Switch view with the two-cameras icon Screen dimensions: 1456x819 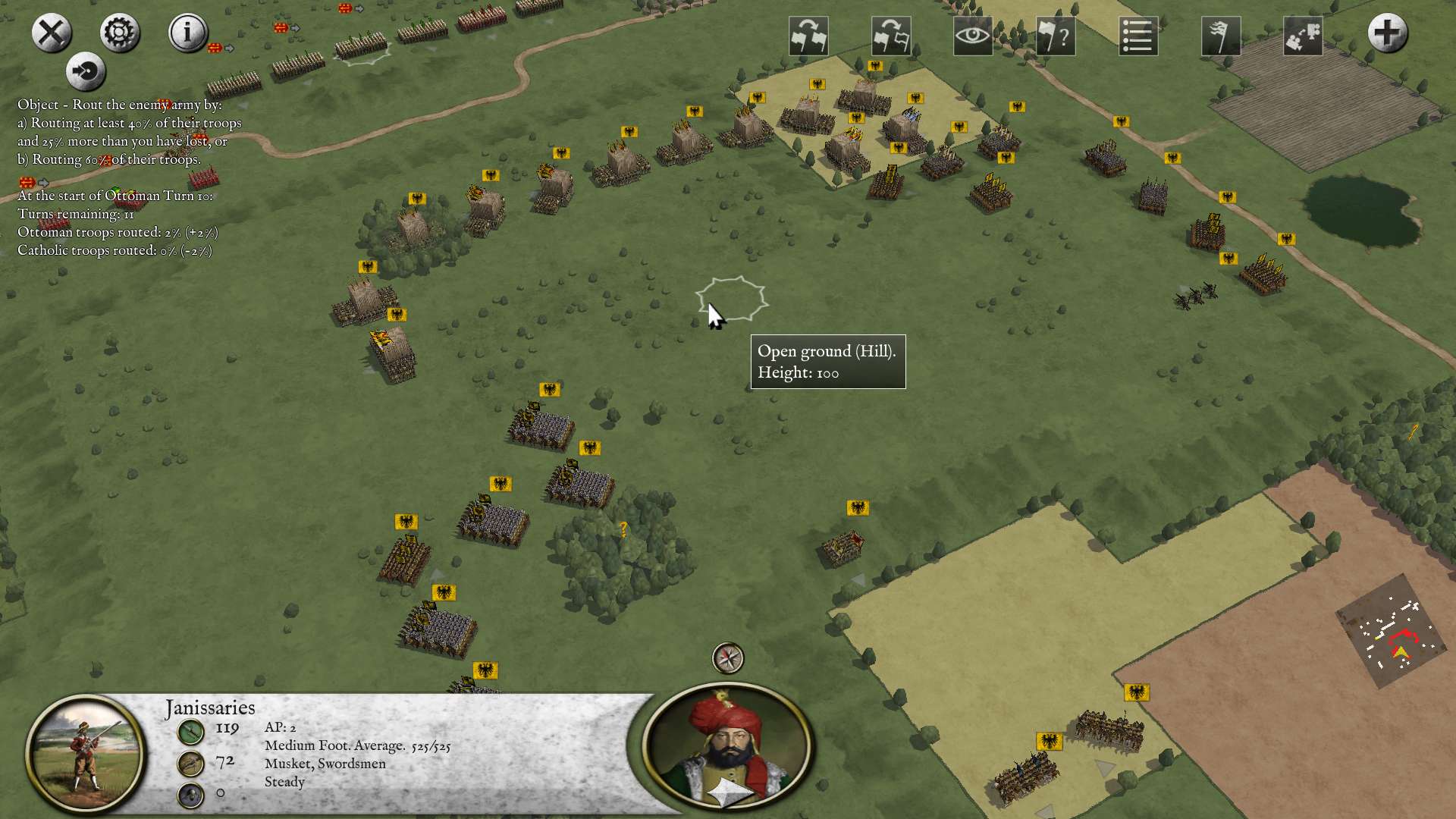[x=1303, y=36]
